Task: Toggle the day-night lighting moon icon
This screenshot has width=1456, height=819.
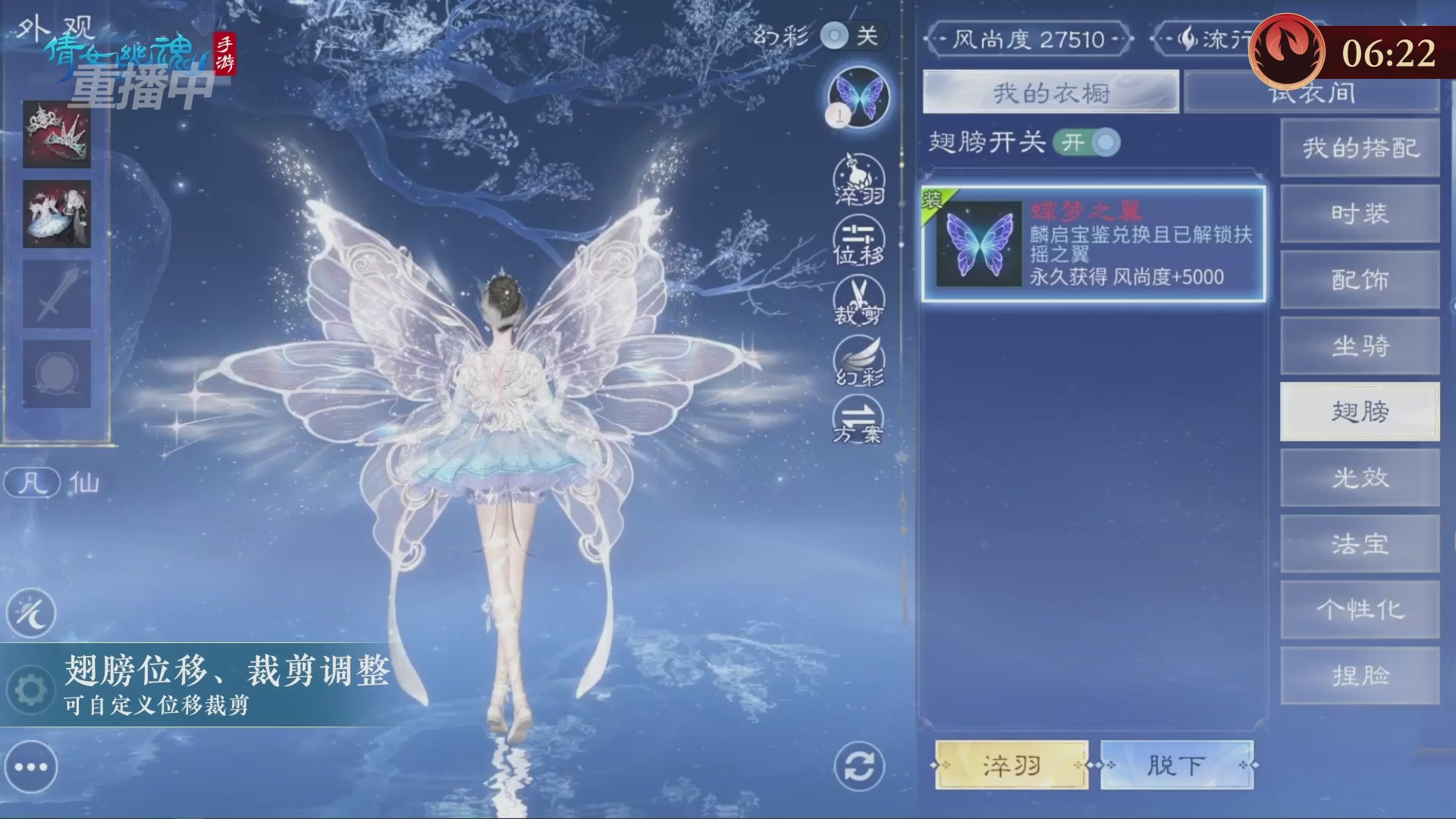Action: point(30,611)
